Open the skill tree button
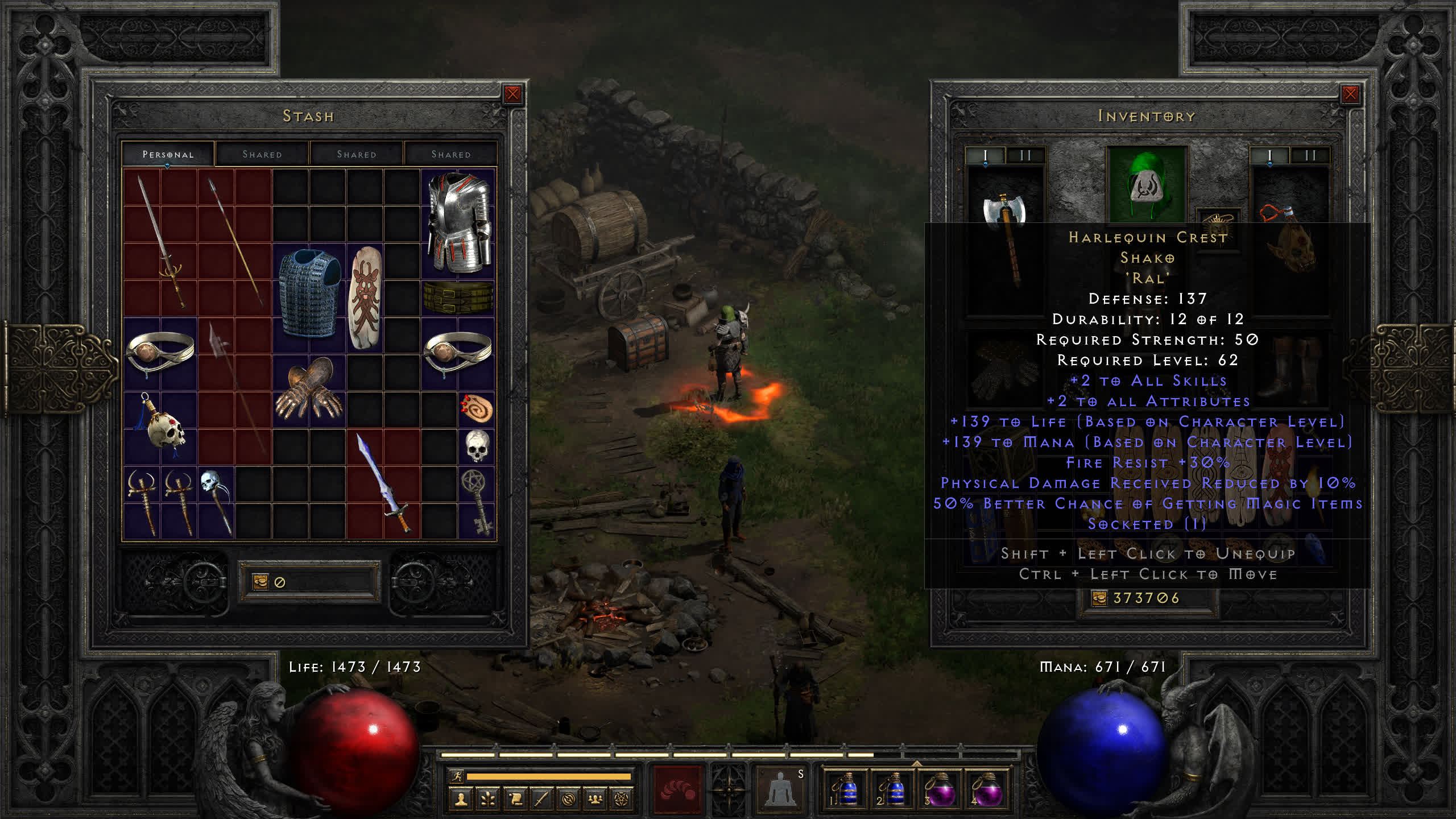 [487, 800]
